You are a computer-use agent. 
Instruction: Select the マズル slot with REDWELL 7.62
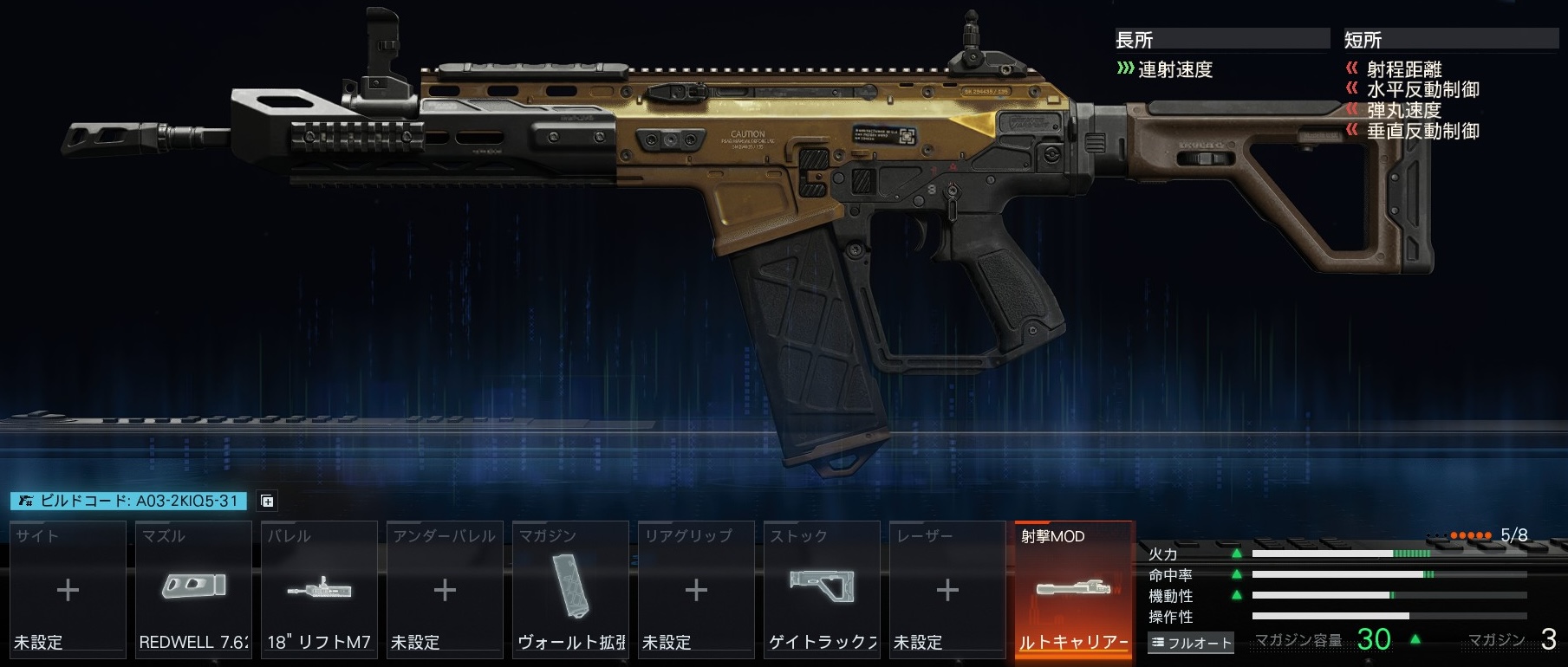[x=193, y=589]
